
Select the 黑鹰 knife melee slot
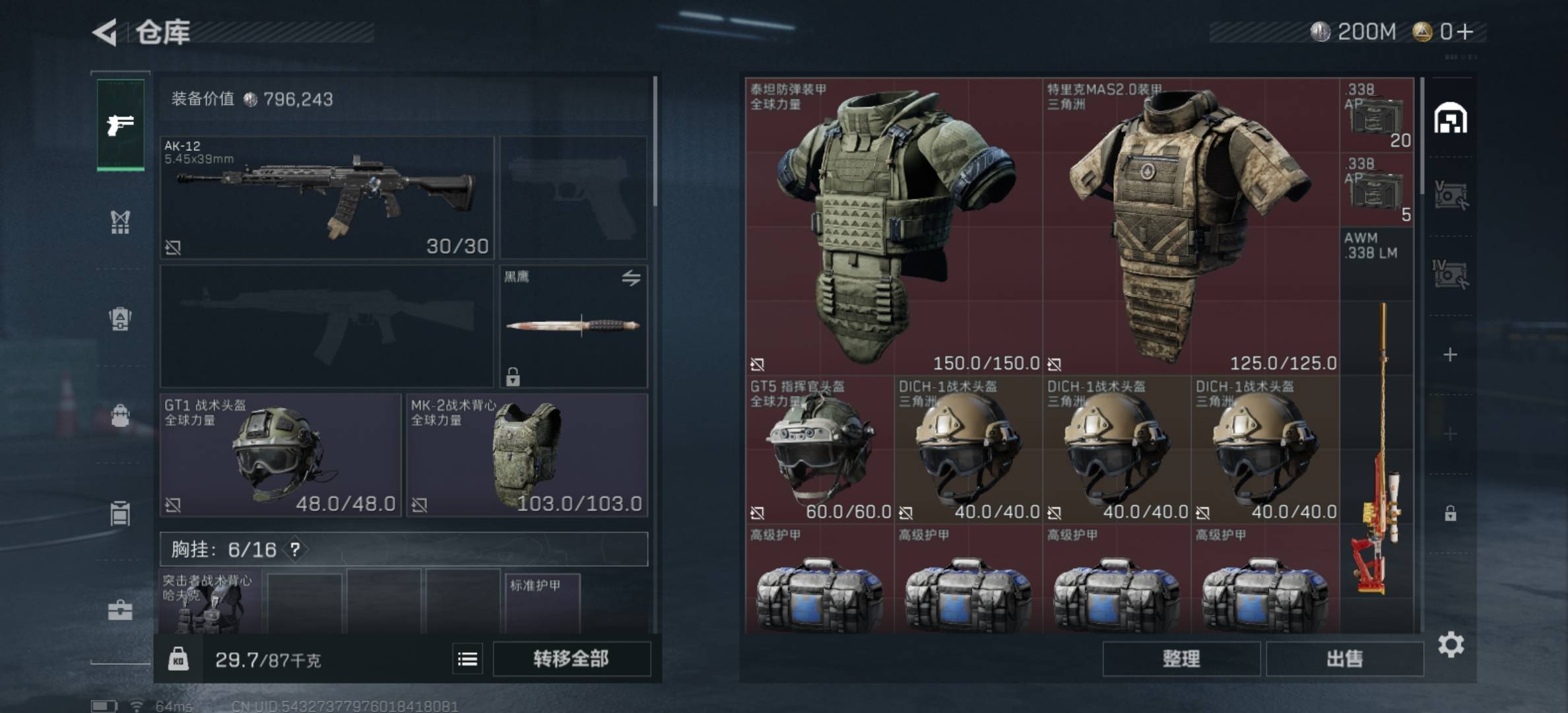(573, 325)
